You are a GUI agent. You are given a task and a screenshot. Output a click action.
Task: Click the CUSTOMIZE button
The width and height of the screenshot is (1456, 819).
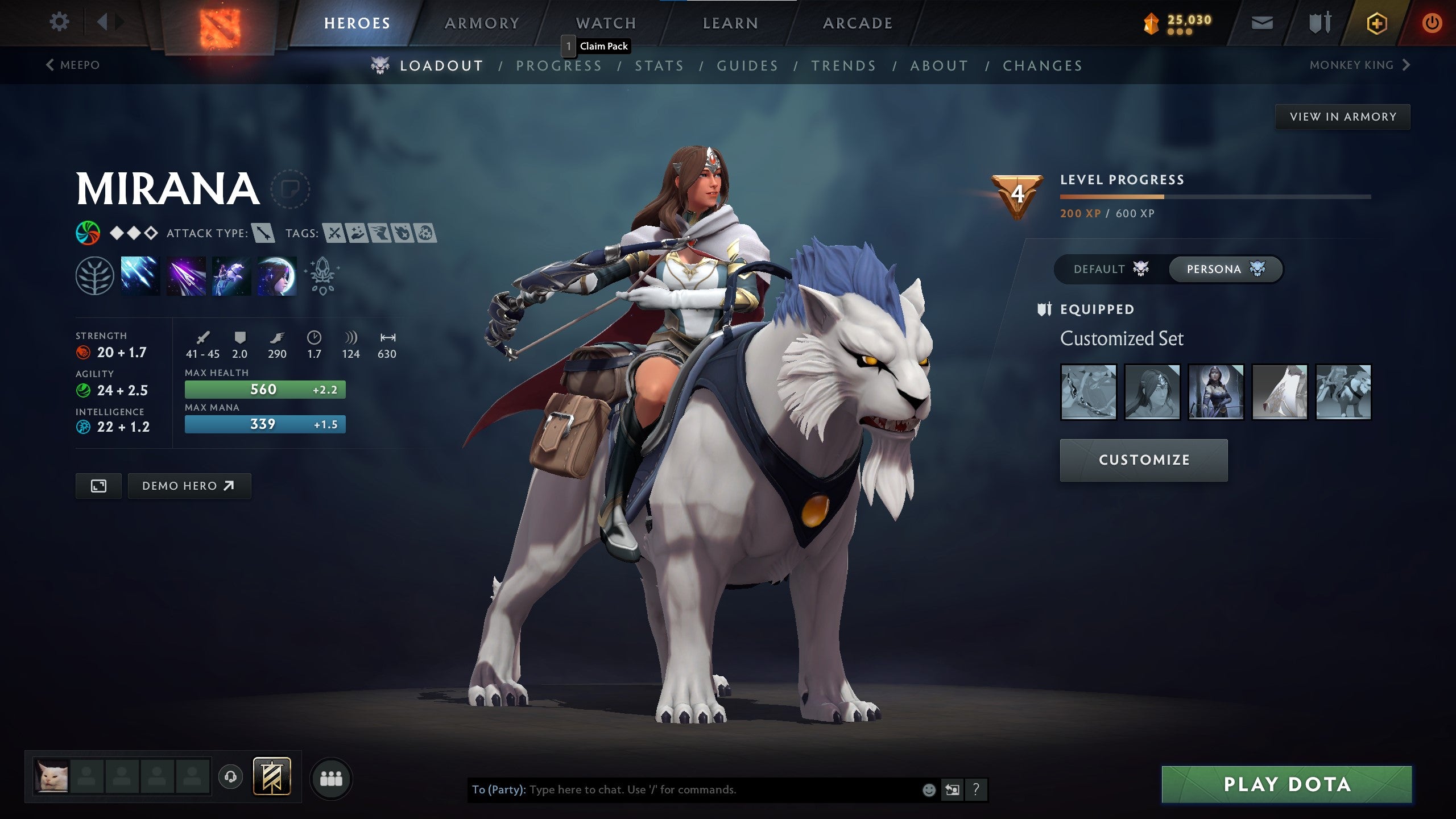point(1143,460)
